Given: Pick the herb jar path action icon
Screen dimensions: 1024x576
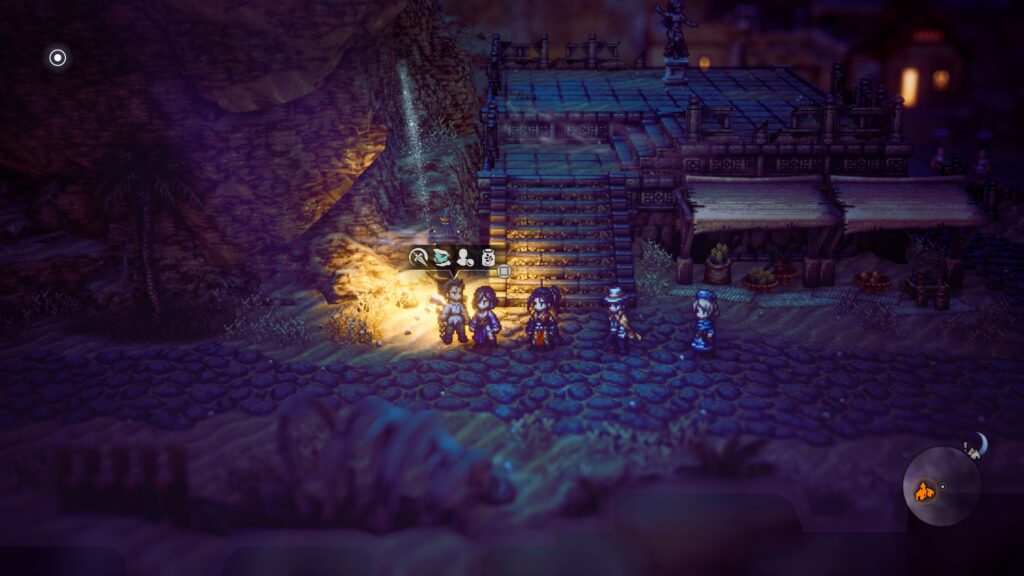Looking at the screenshot, I should click(488, 258).
